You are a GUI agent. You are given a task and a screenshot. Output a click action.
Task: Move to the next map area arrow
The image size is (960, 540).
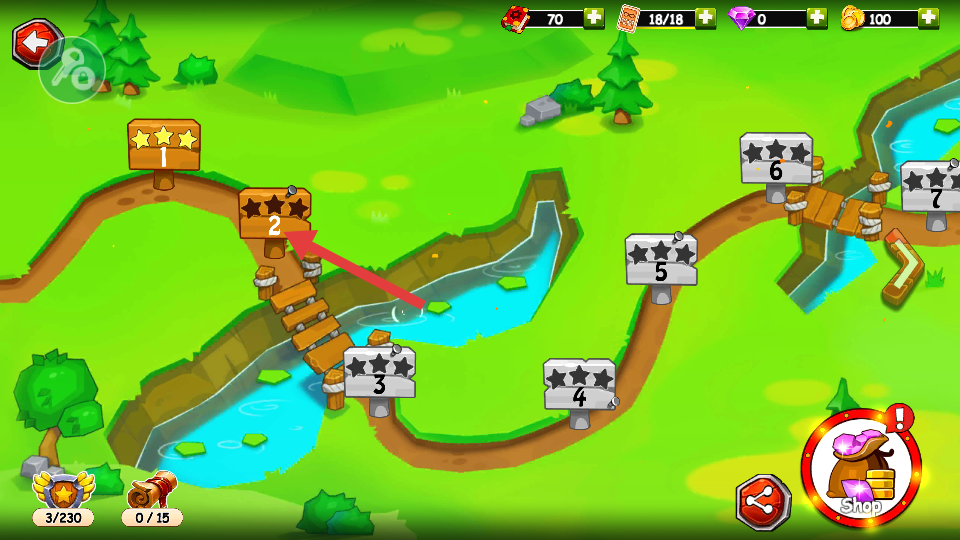click(903, 266)
